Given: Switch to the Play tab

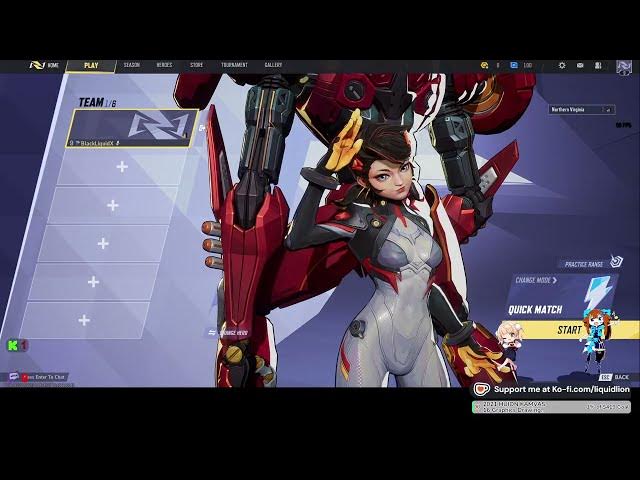Looking at the screenshot, I should tap(91, 65).
